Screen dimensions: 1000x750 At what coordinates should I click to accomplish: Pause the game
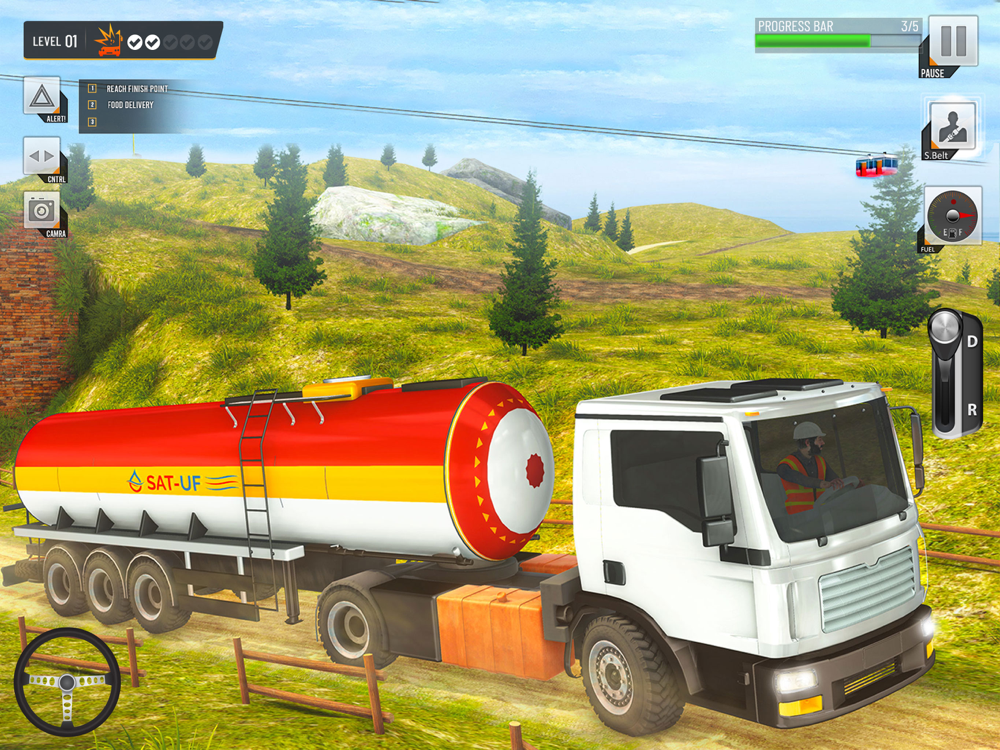952,42
